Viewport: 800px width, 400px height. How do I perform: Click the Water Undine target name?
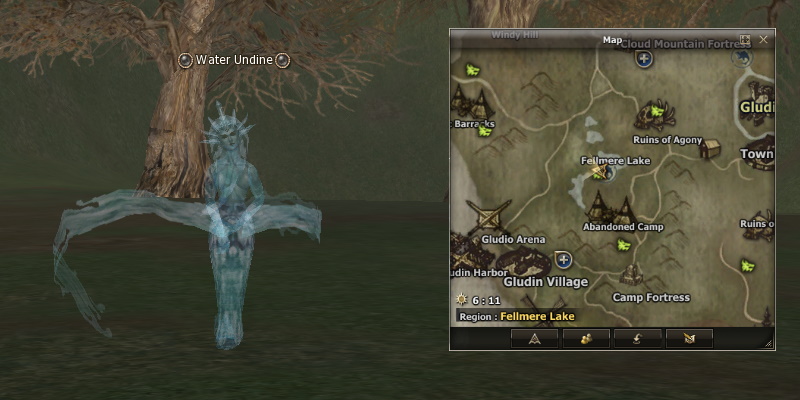234,60
